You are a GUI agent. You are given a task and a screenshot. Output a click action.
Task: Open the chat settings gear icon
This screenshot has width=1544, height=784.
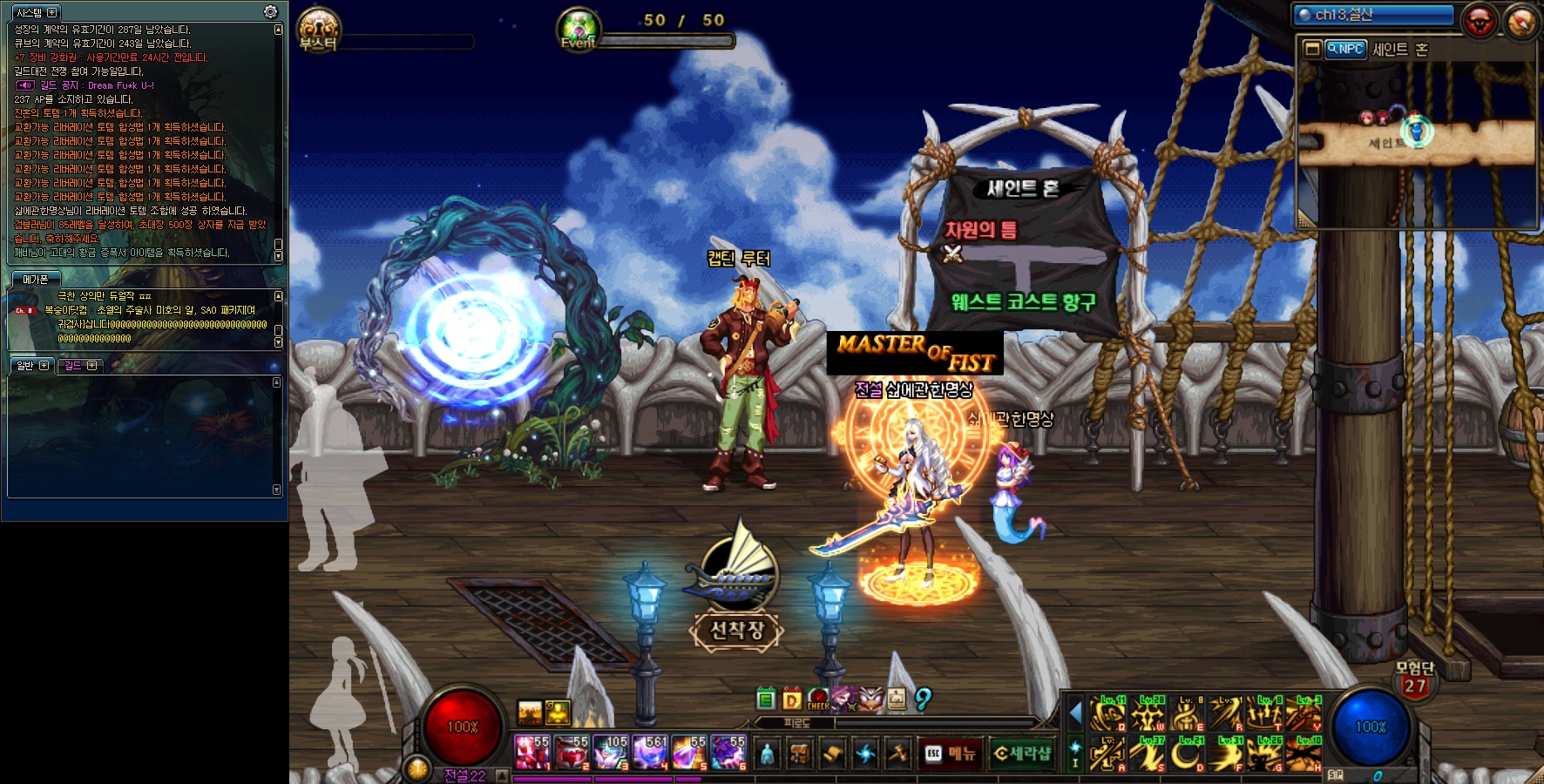point(271,12)
